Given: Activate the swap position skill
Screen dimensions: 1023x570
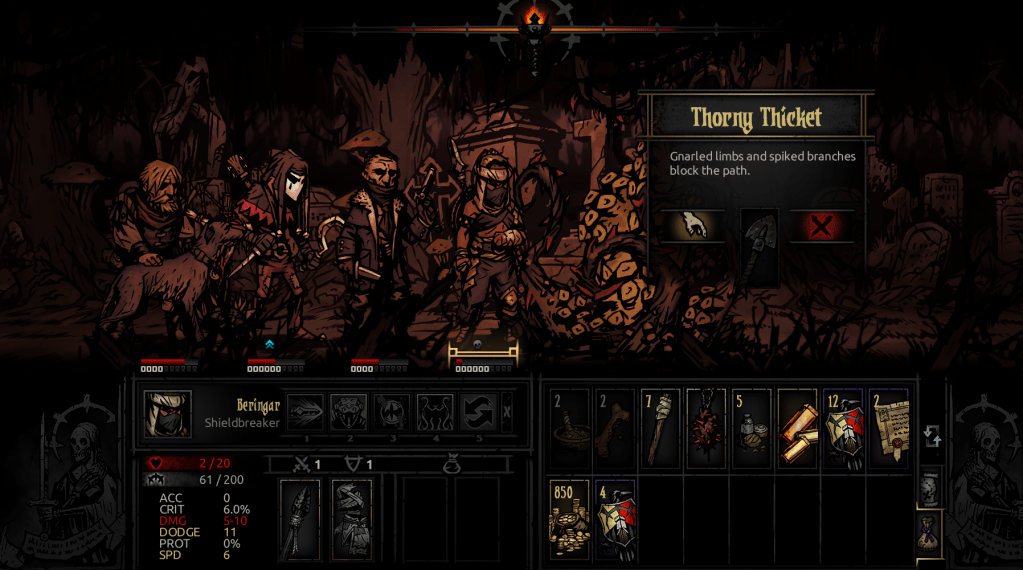Looking at the screenshot, I should click(479, 412).
